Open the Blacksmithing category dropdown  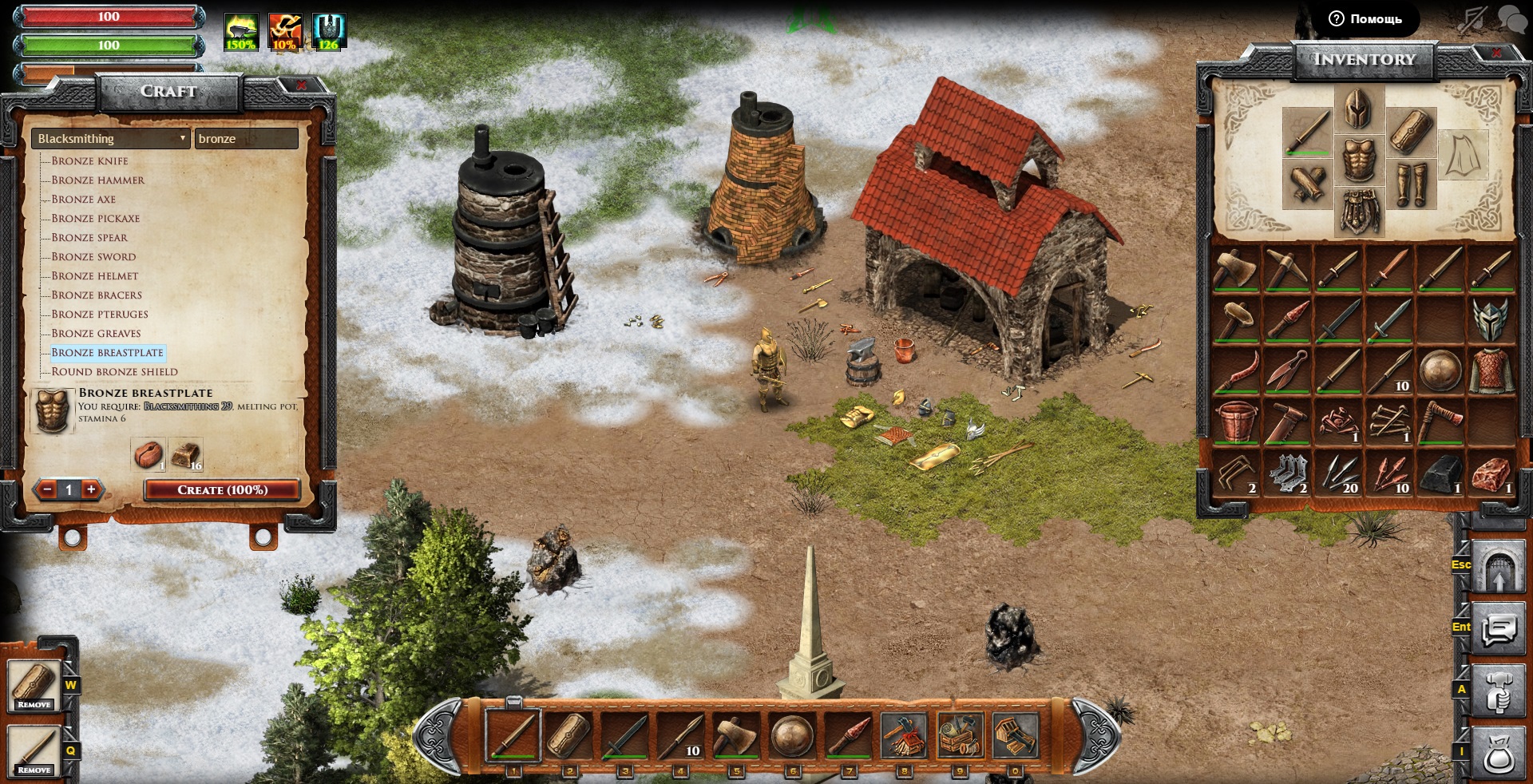111,138
